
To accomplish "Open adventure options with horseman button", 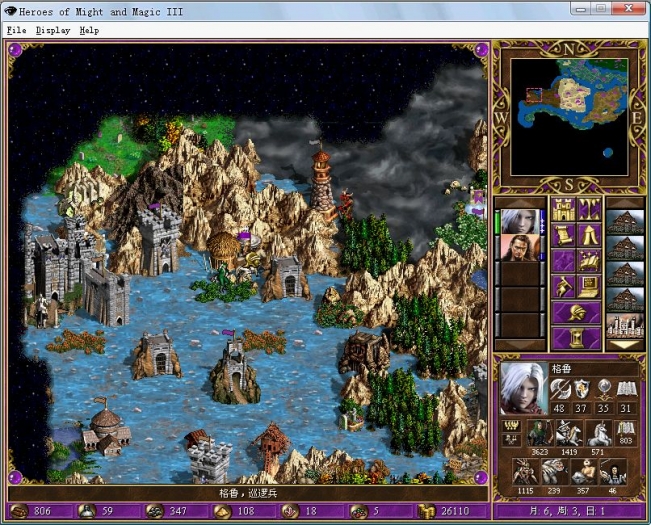I will pyautogui.click(x=562, y=288).
